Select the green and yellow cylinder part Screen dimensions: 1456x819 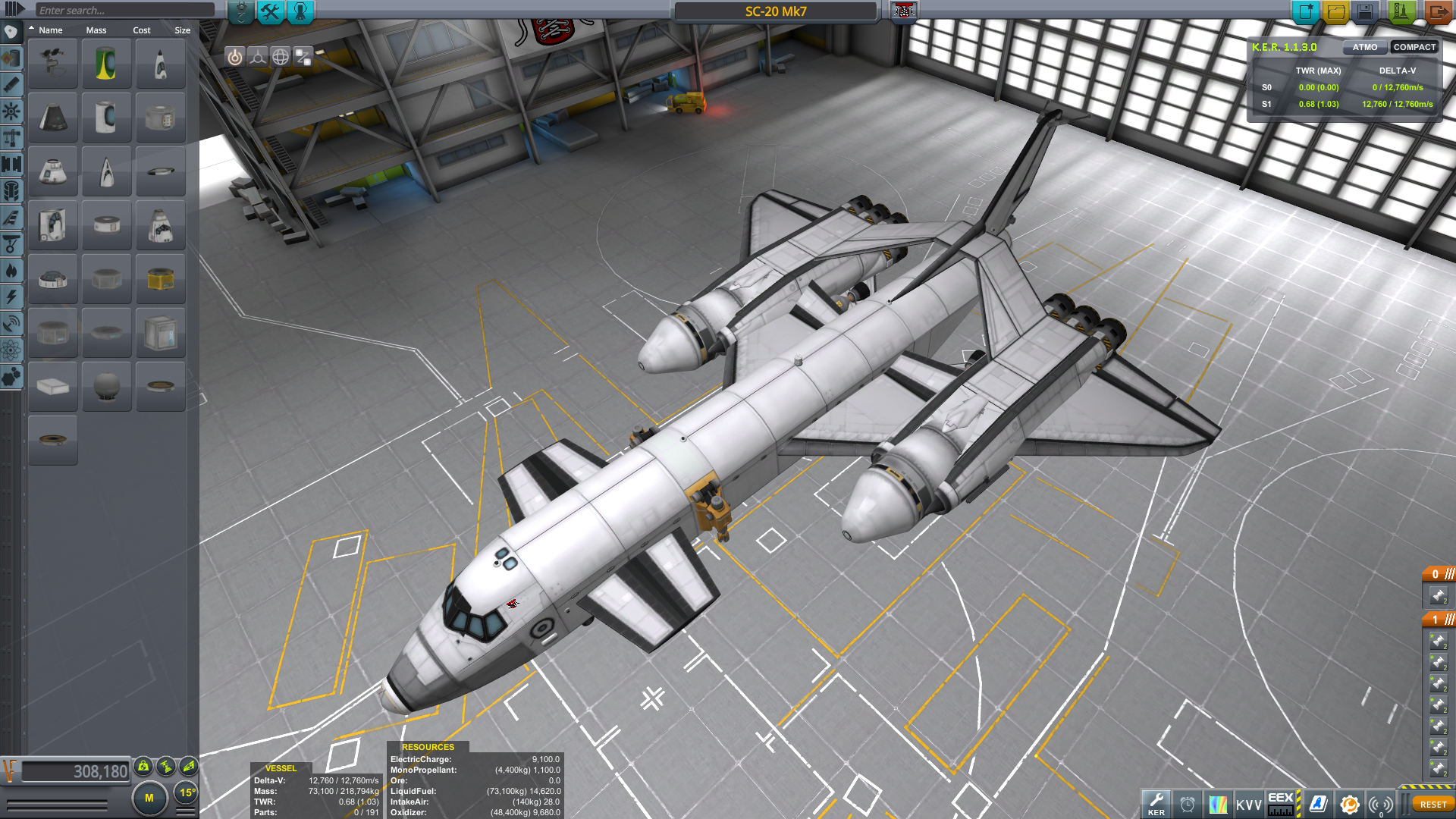click(106, 64)
